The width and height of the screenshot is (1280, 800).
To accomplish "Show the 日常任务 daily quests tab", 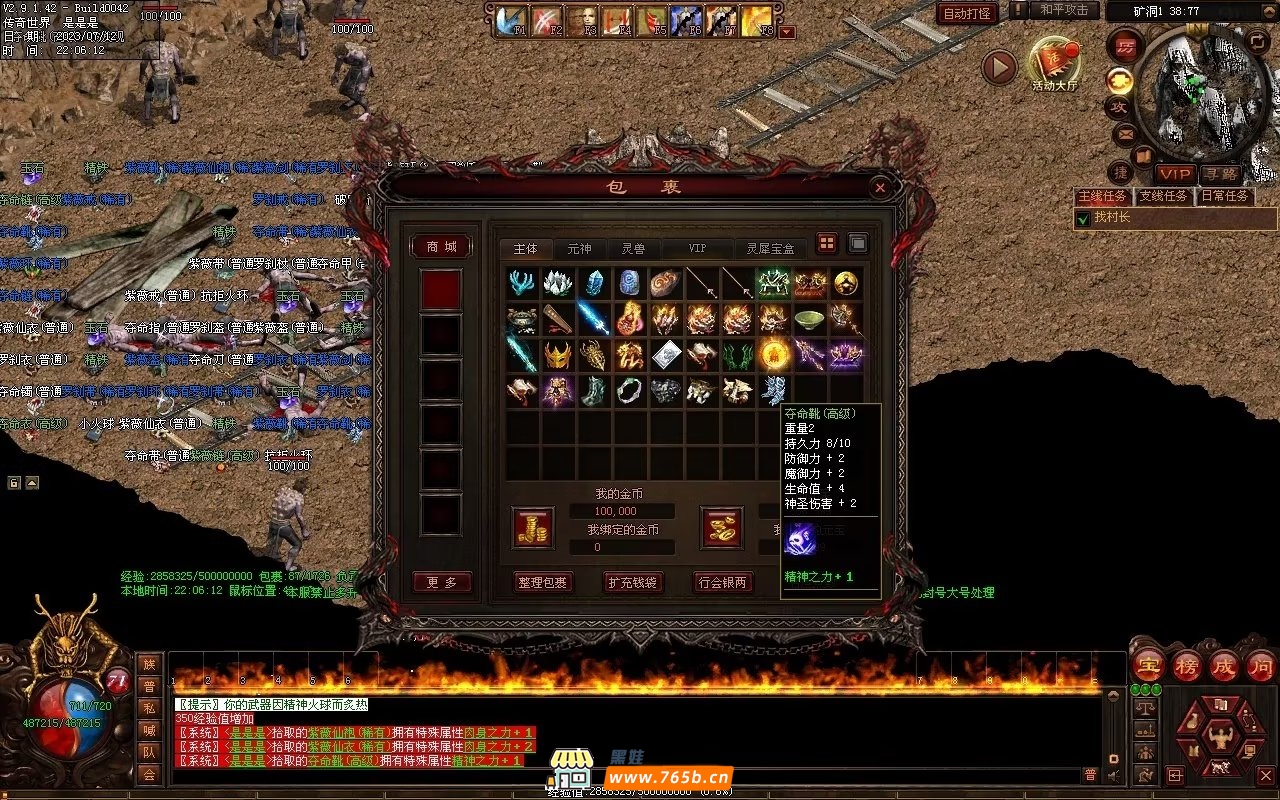I will click(x=1225, y=196).
